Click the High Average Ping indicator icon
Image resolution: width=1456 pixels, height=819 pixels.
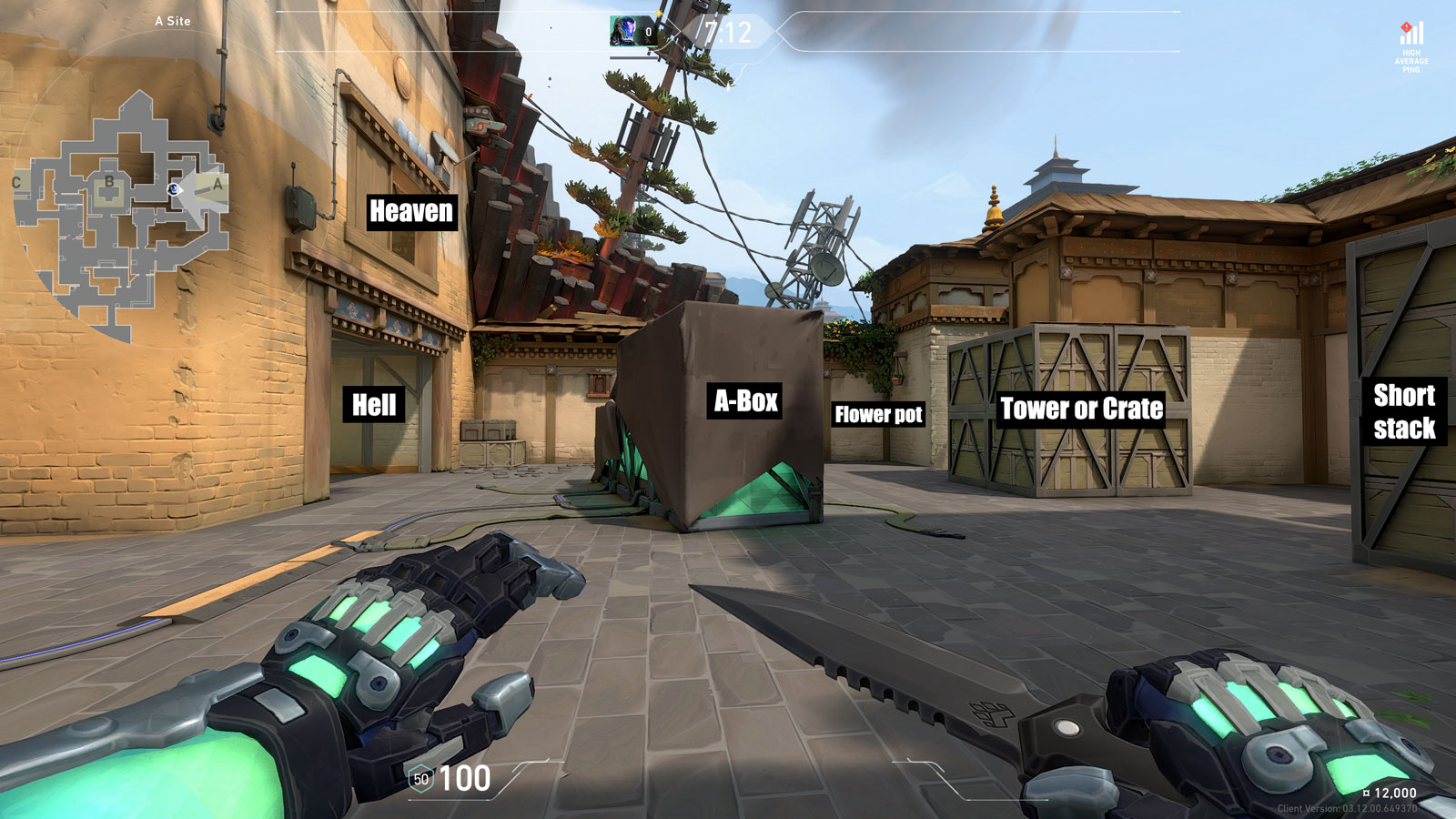click(1411, 34)
